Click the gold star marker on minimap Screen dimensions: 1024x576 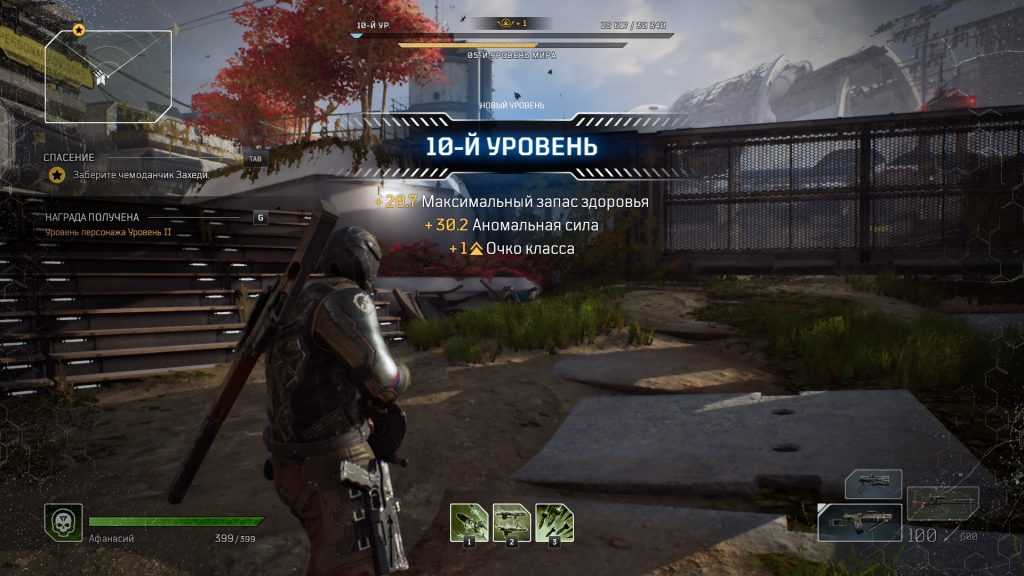tap(78, 30)
